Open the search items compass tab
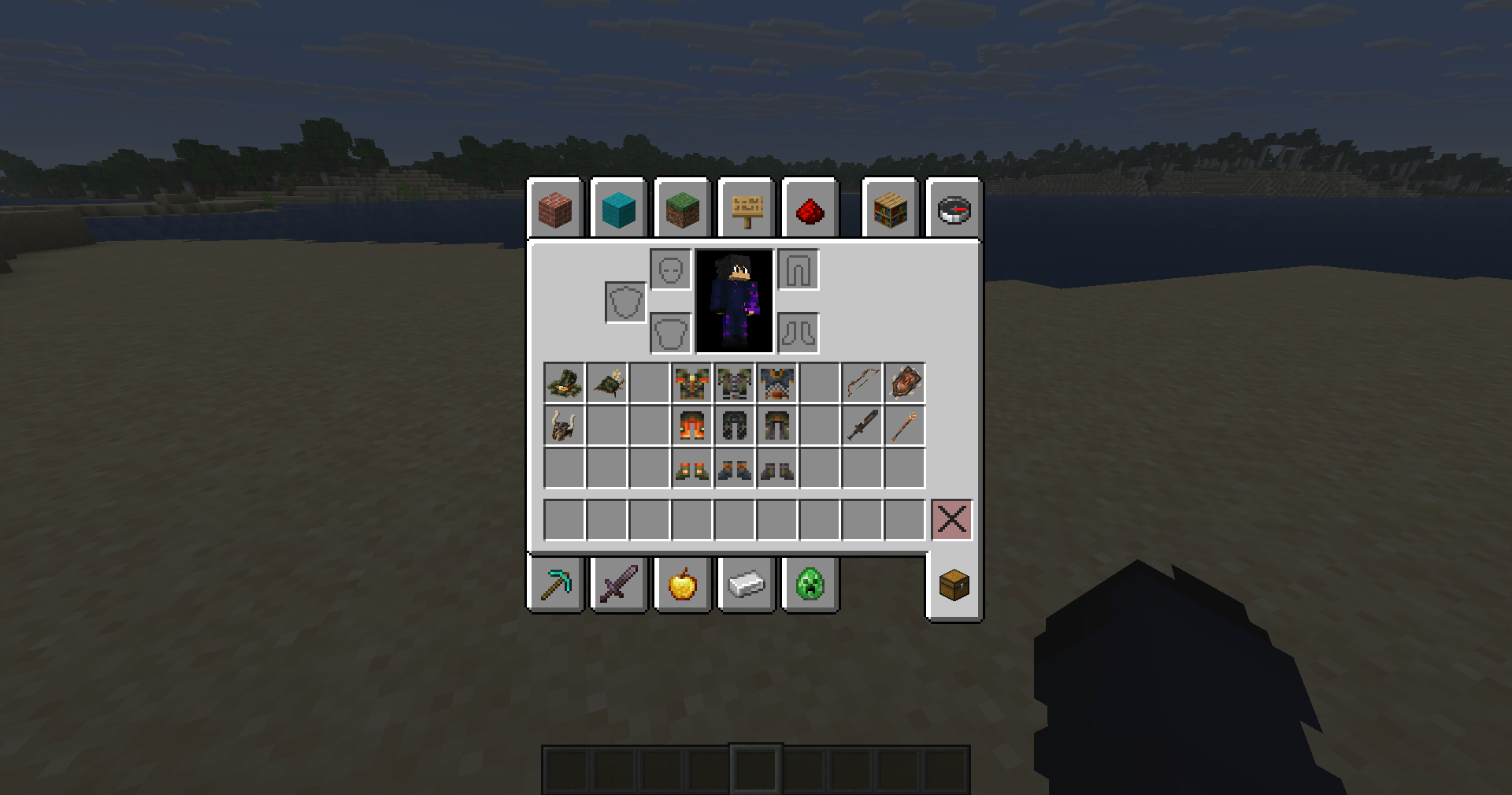 [953, 209]
